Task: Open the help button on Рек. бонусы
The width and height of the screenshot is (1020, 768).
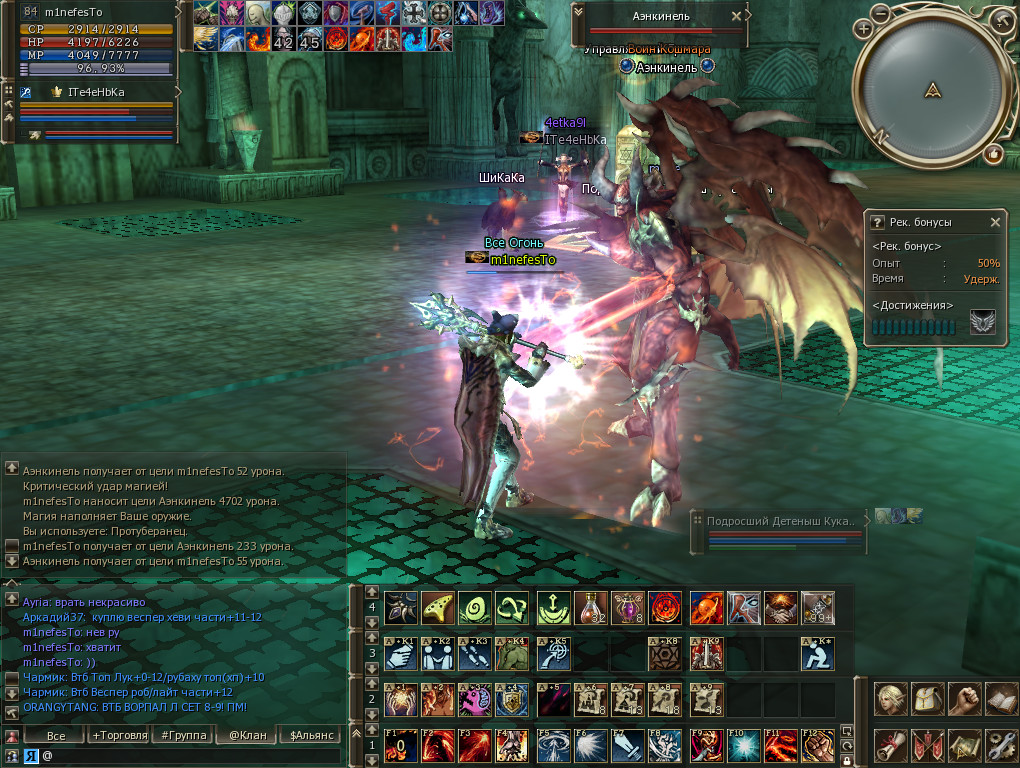Action: (x=877, y=222)
